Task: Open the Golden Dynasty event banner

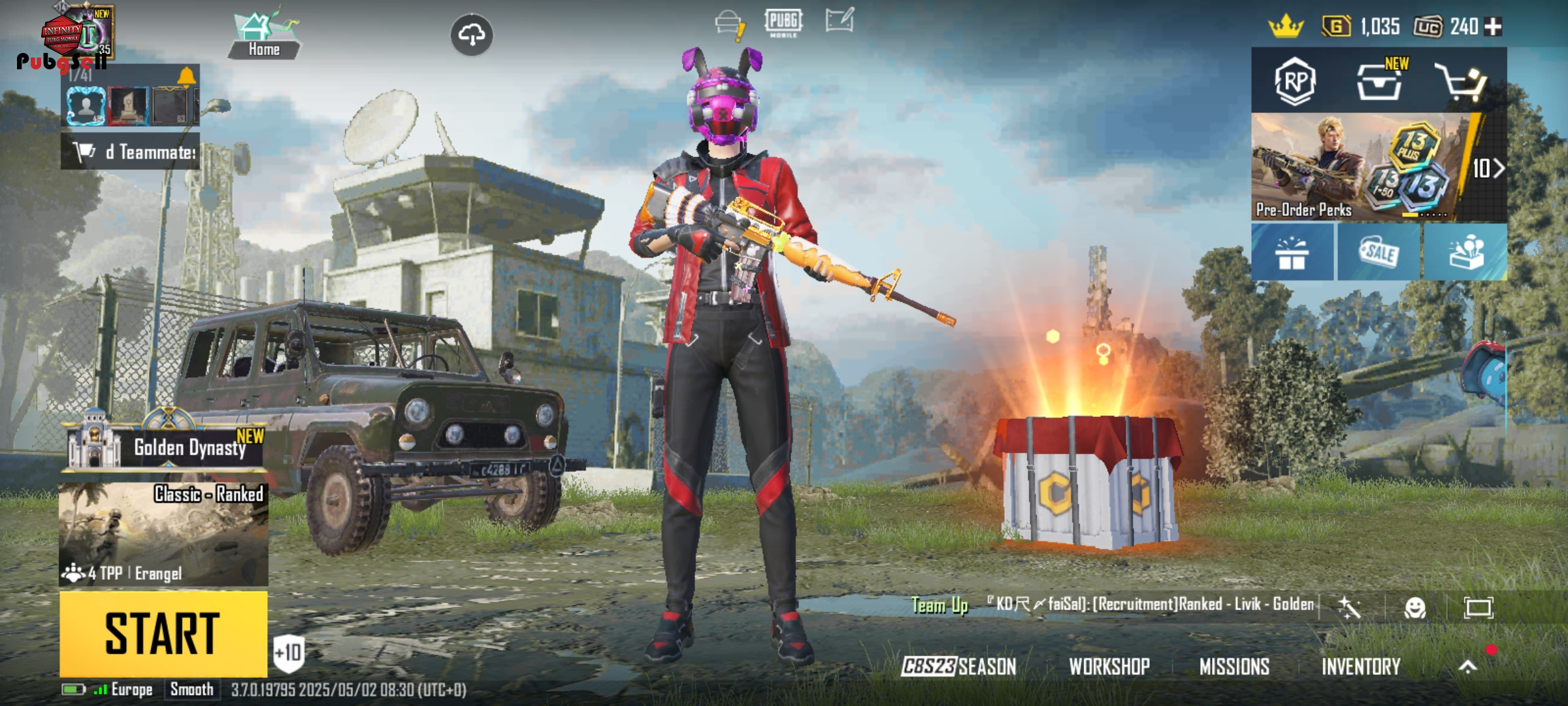Action: click(167, 447)
